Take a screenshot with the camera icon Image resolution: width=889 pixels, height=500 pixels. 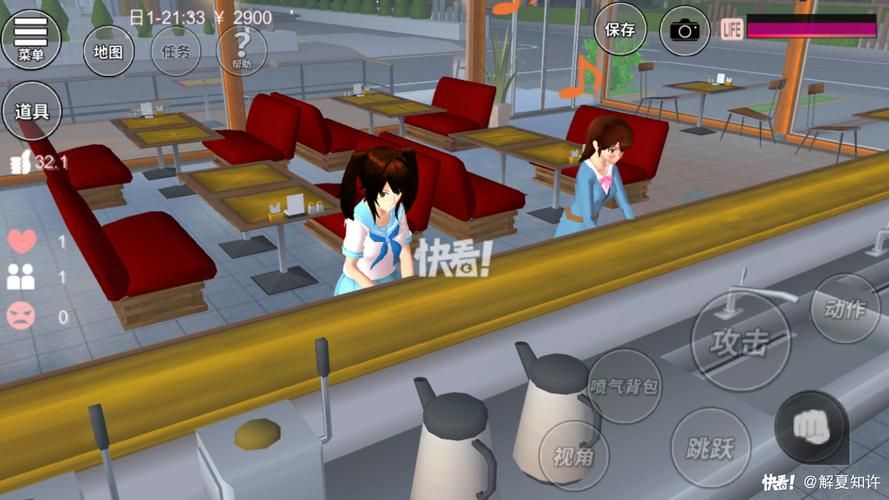click(x=685, y=30)
